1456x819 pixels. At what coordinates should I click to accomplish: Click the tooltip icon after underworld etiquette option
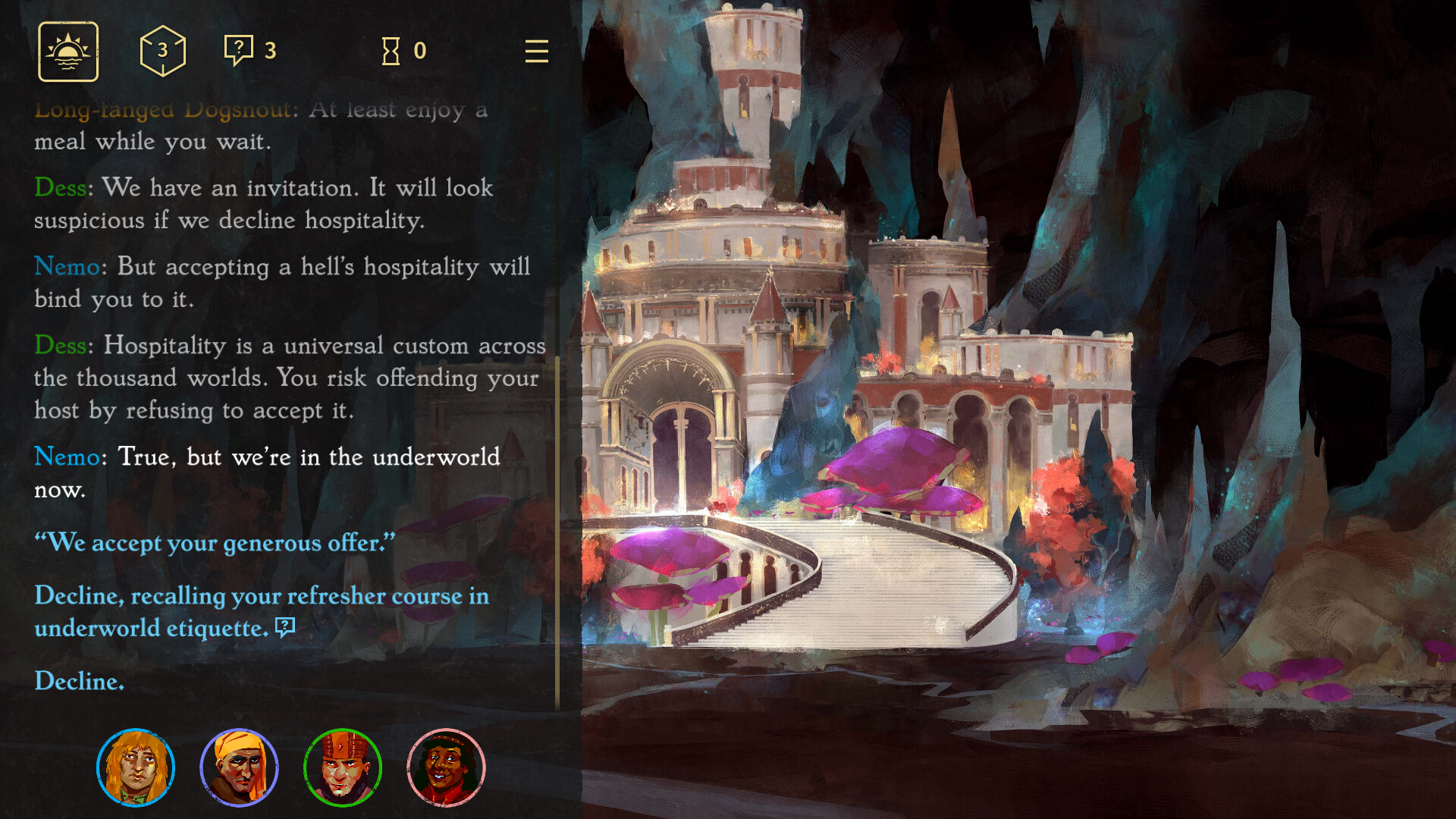click(x=284, y=627)
